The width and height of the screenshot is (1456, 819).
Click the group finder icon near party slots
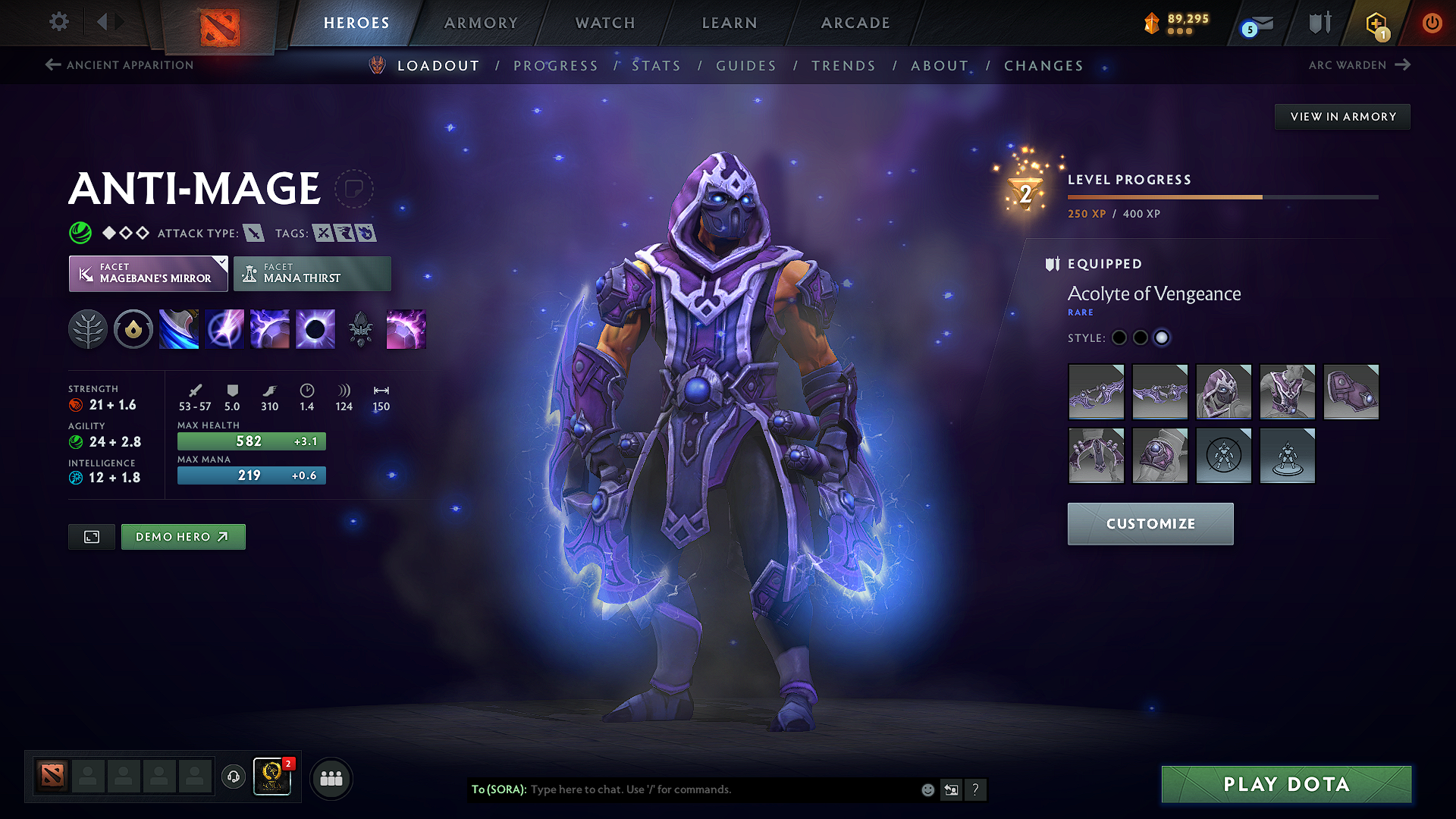(x=331, y=777)
